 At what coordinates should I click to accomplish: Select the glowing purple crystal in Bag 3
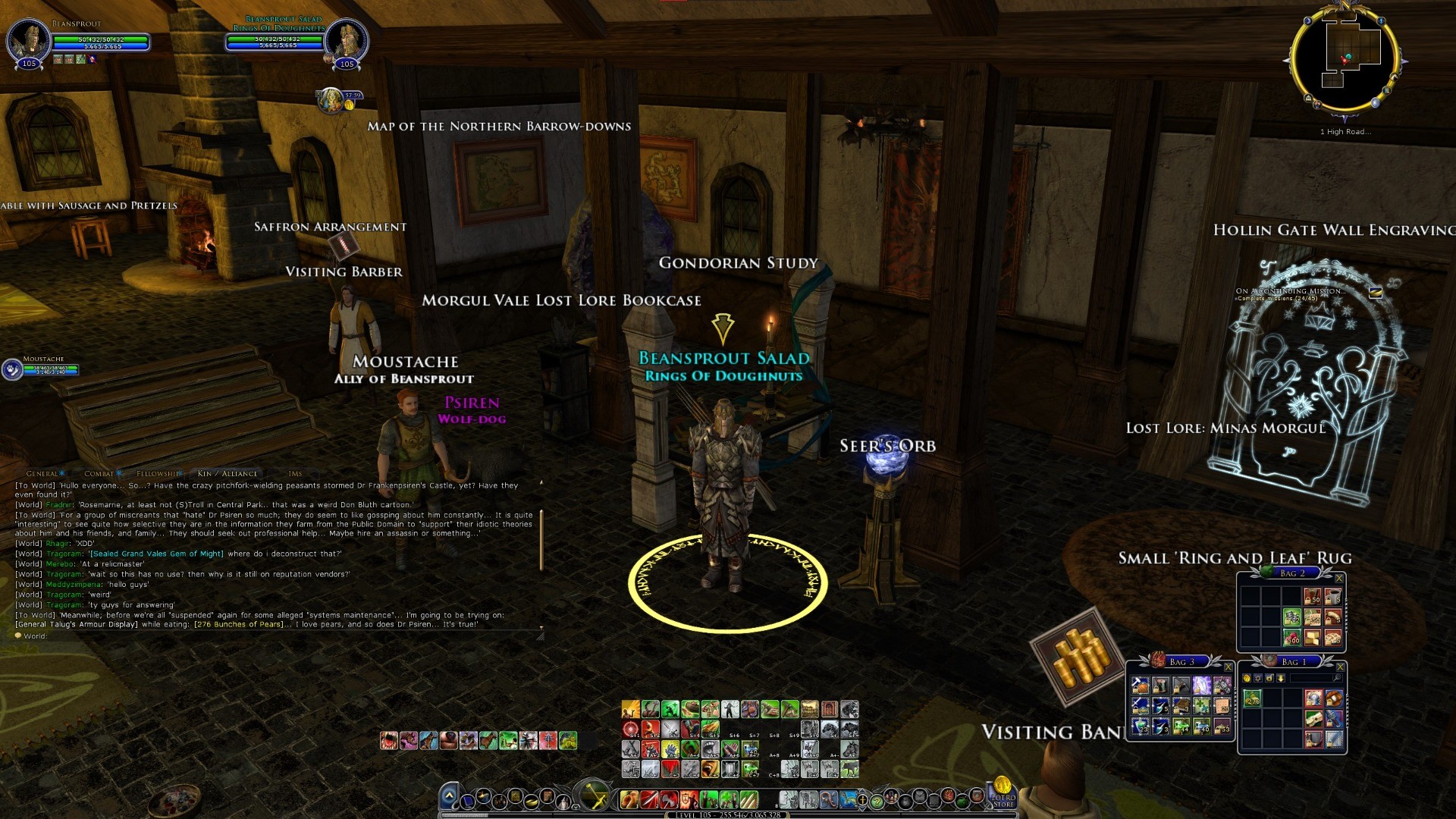pyautogui.click(x=1201, y=686)
